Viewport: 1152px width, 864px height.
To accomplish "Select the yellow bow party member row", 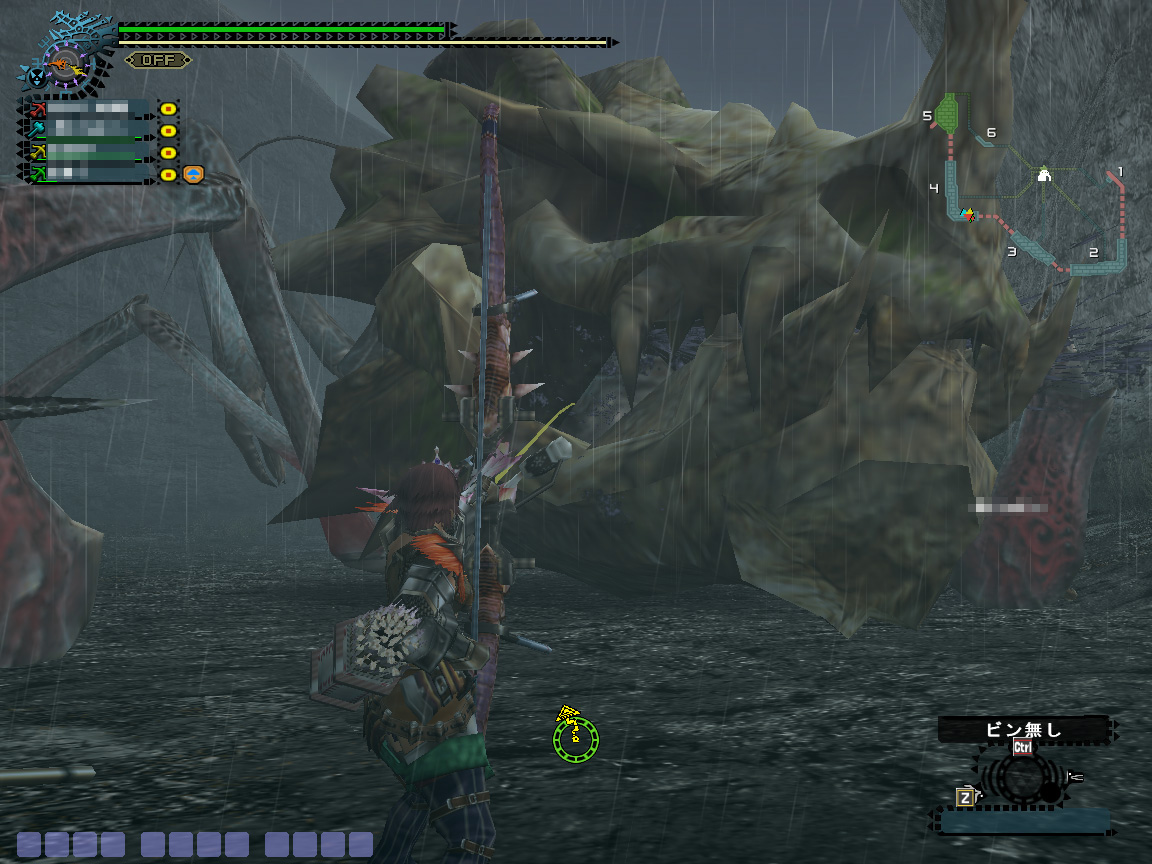I will (88, 152).
